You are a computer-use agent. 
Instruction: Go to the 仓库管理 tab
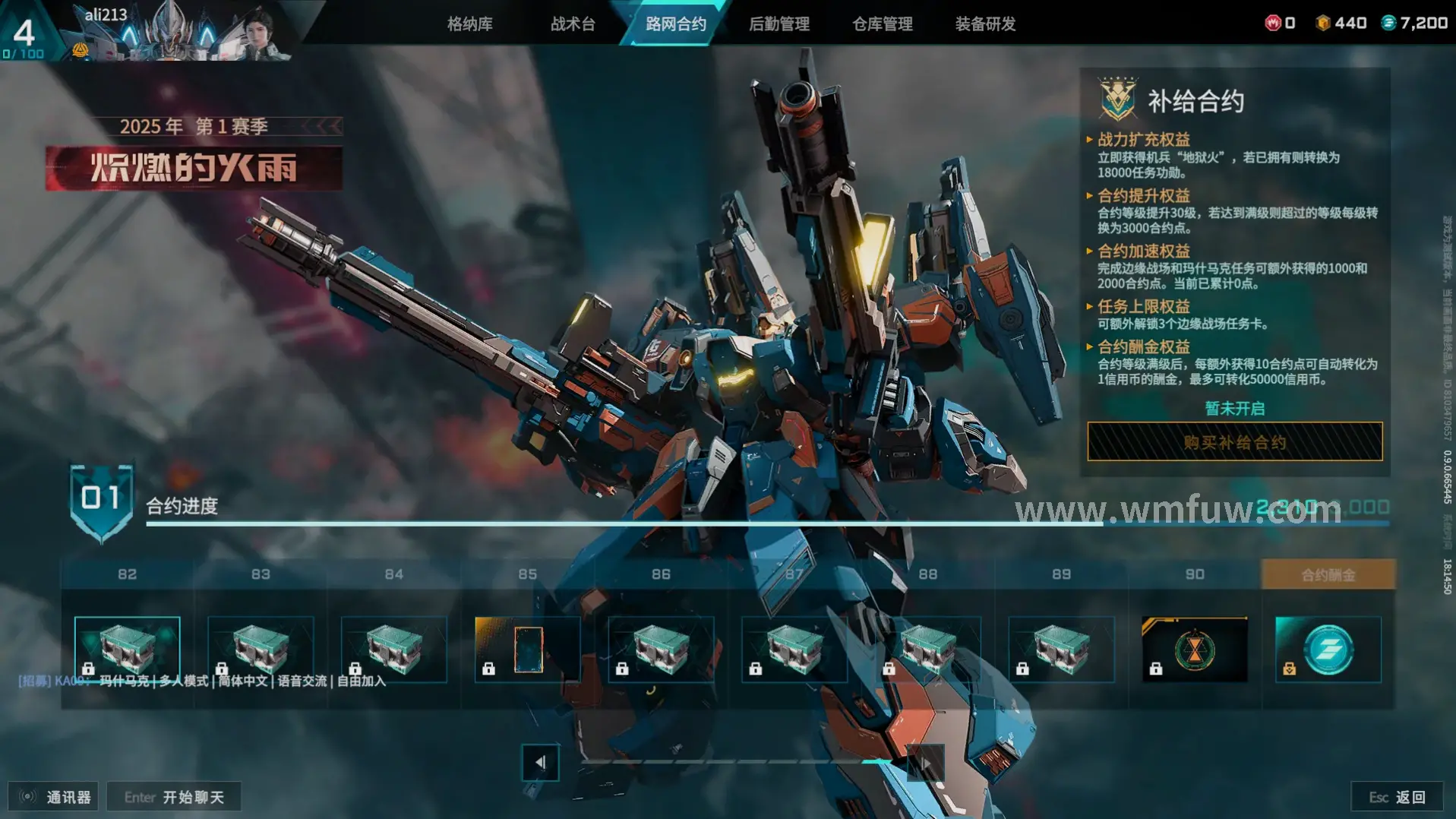pyautogui.click(x=882, y=24)
